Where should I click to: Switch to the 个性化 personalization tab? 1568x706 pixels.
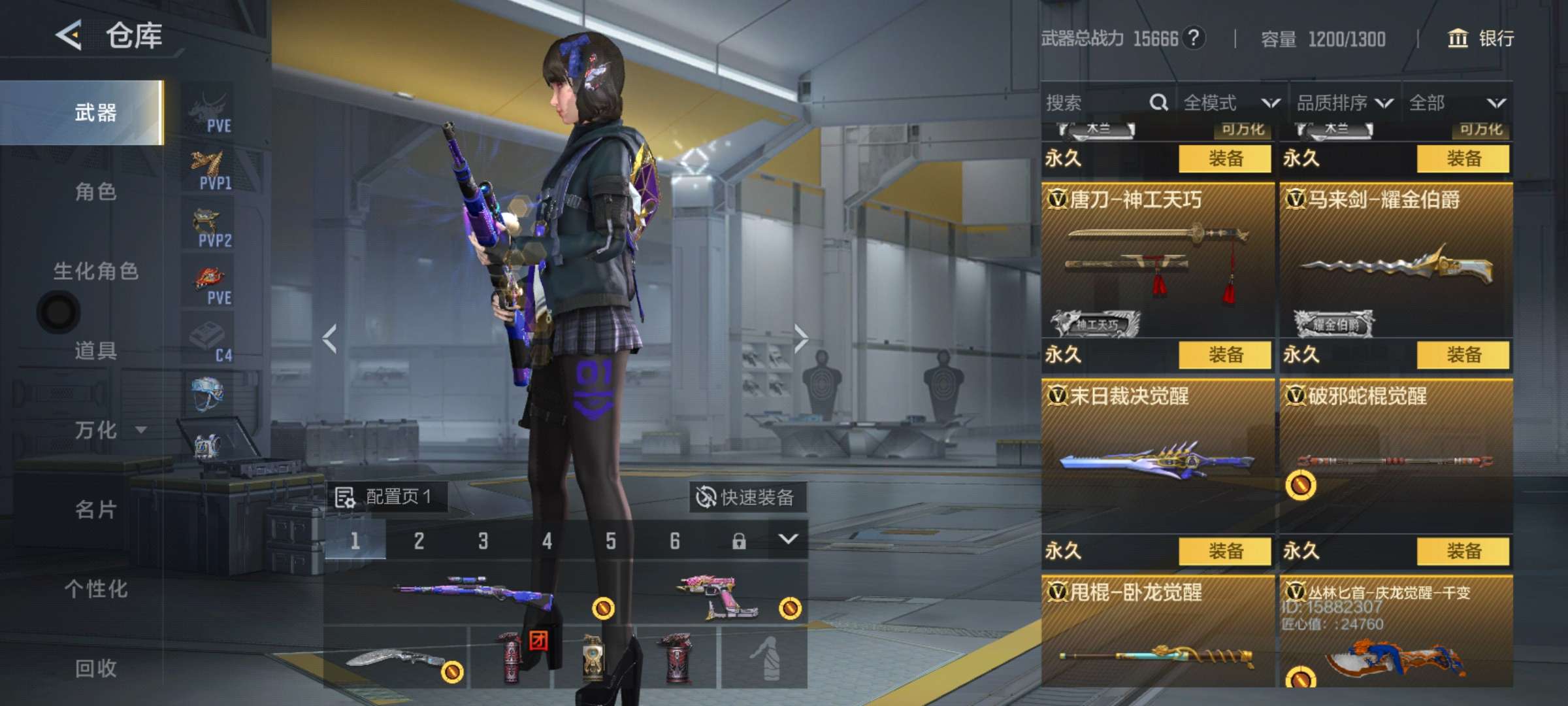coord(95,589)
